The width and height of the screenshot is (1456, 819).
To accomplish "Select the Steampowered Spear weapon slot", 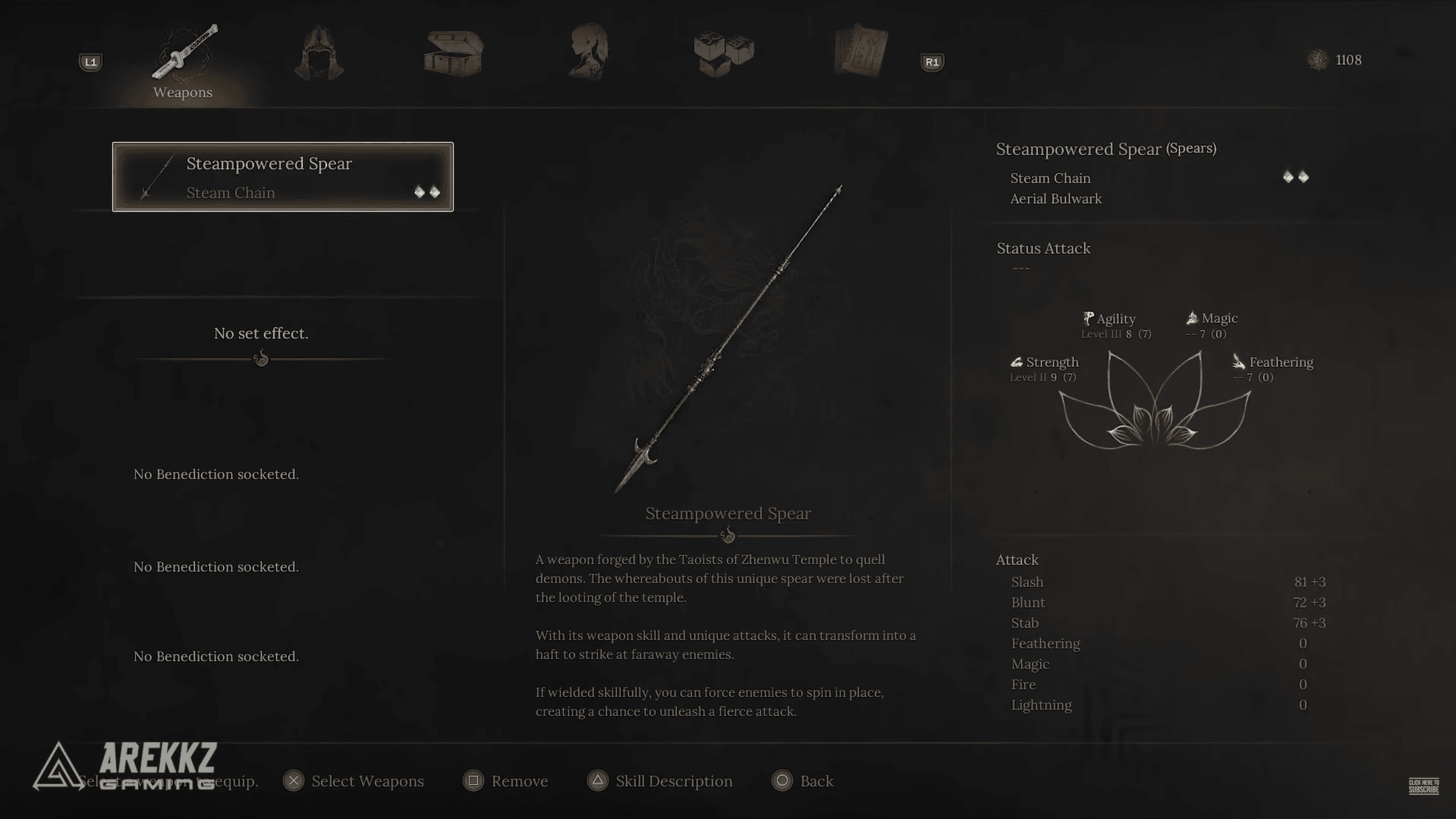I will (x=282, y=177).
